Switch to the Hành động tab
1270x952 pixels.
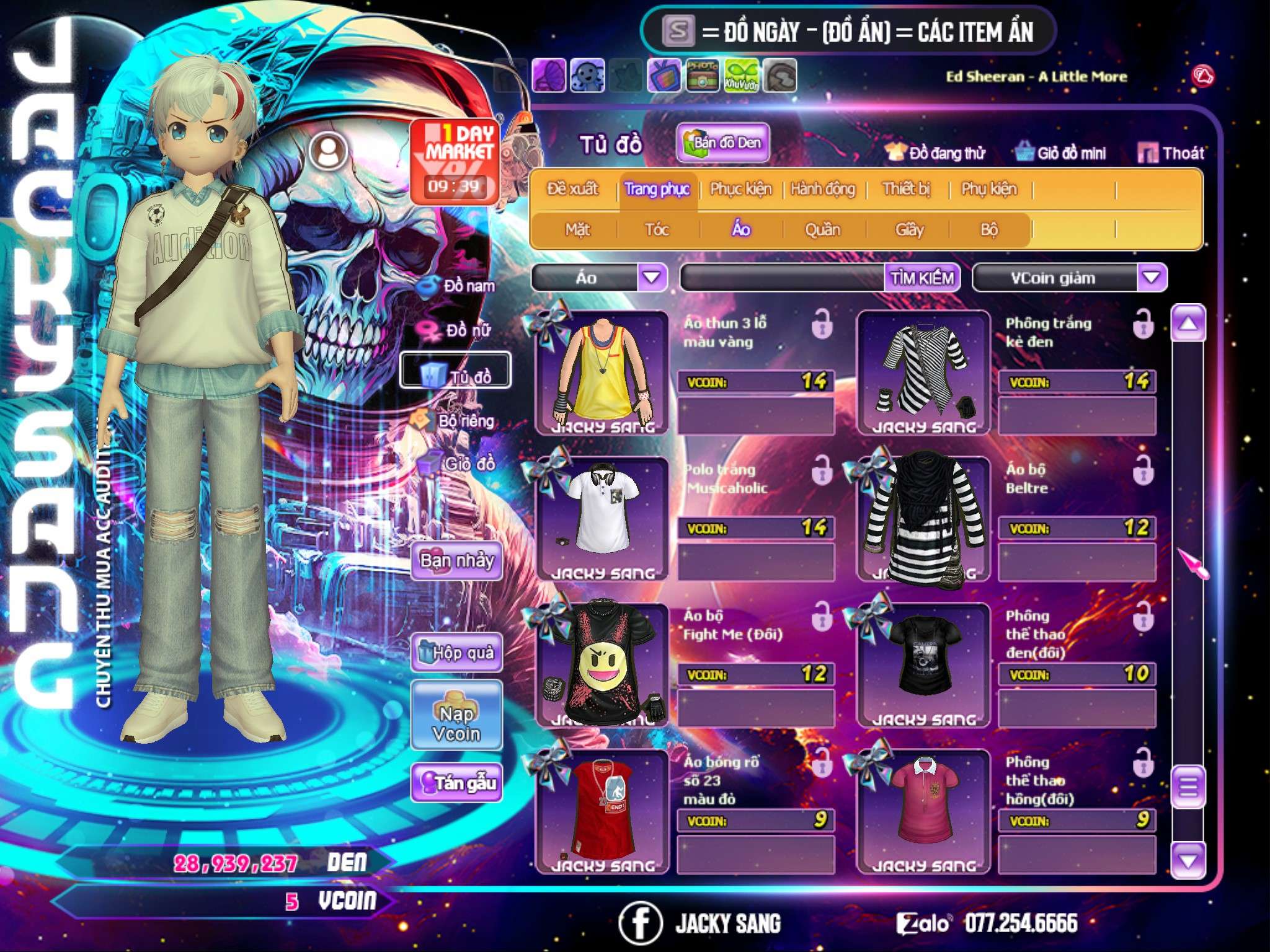tap(822, 189)
